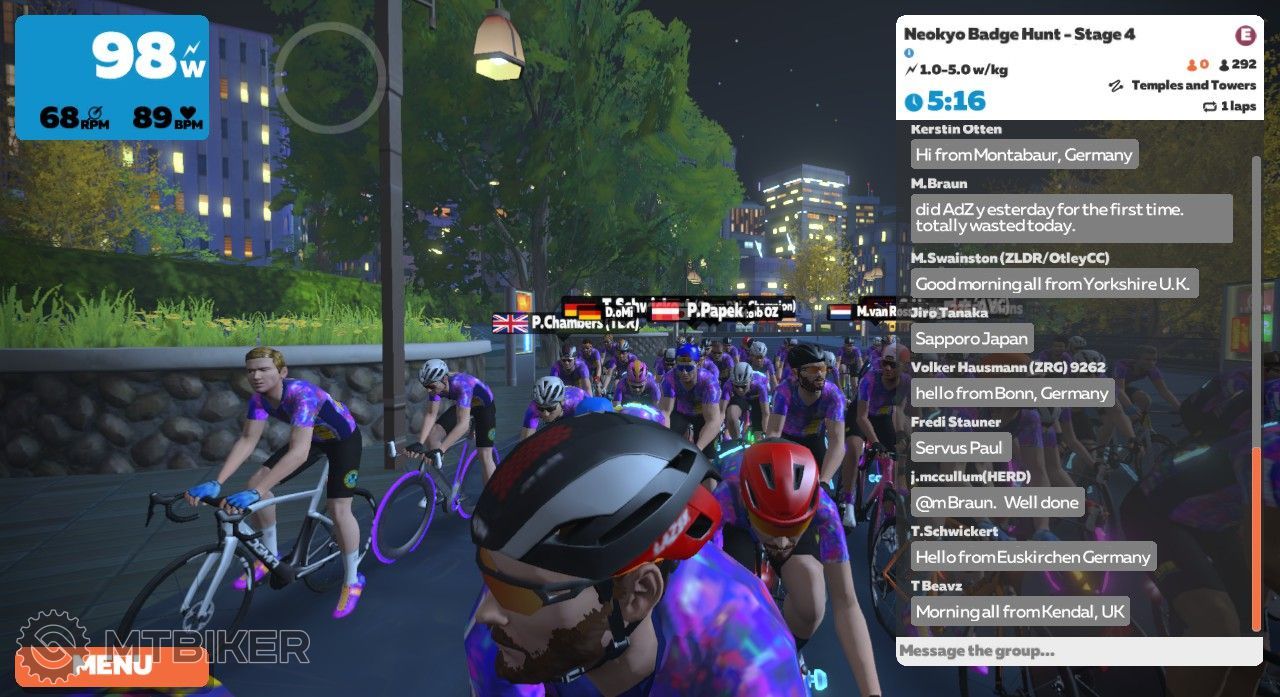Click T Beavz's "Morning all from Kendal" message
Screen dimensions: 1280x697
point(1020,611)
